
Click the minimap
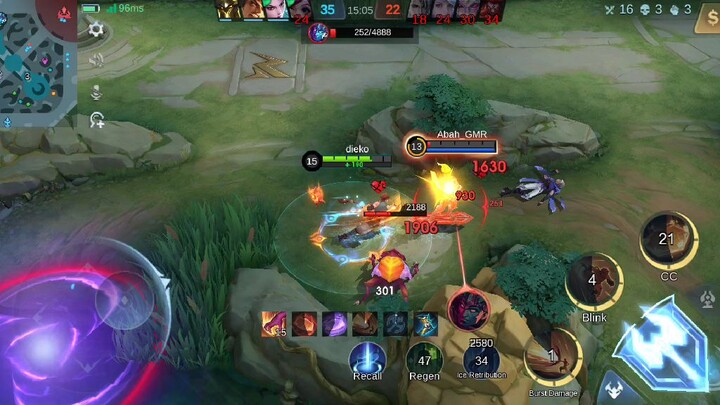click(35, 62)
